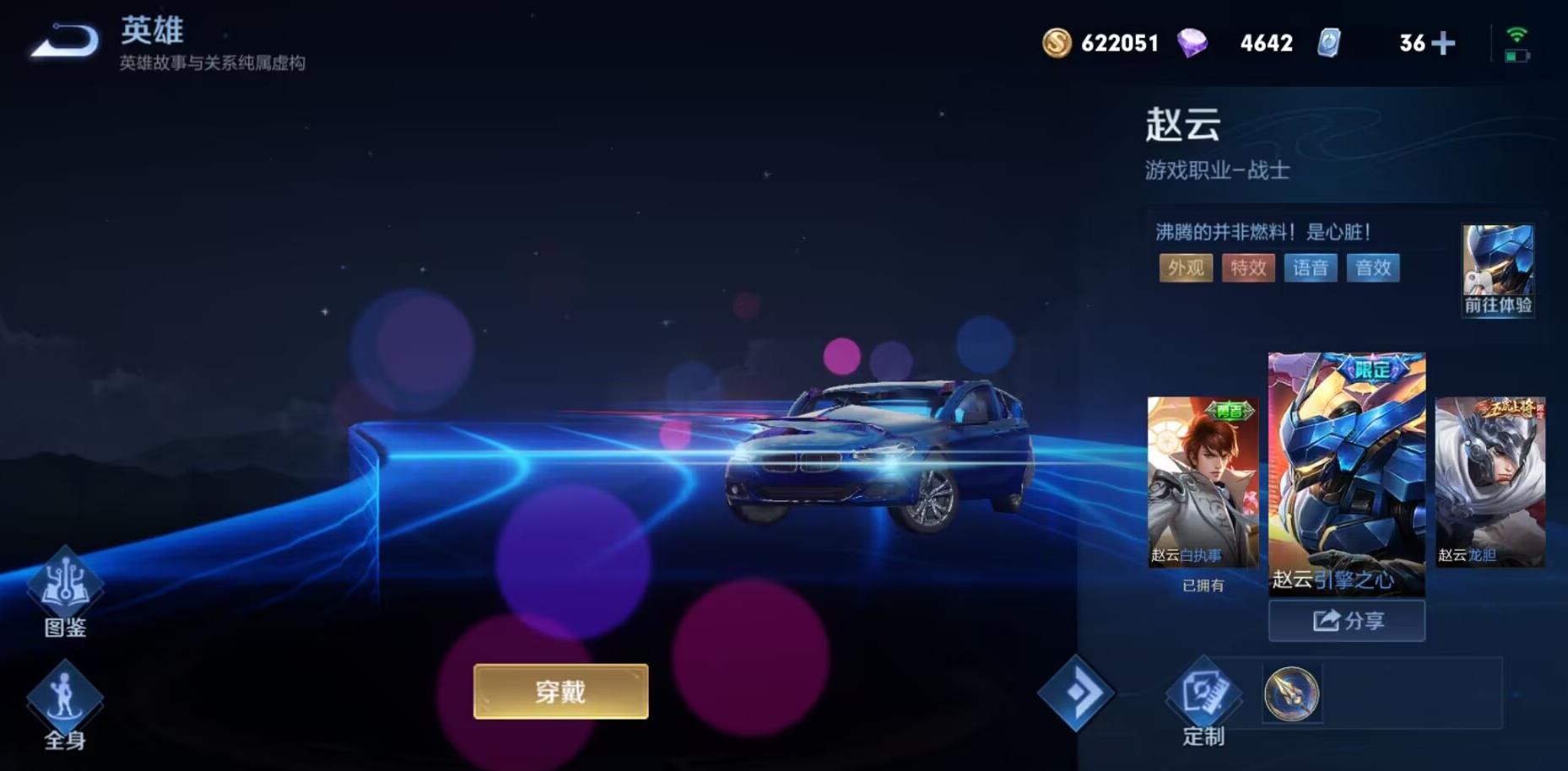Select the 音效 sound effects tab
The width and height of the screenshot is (1568, 771).
point(1372,268)
